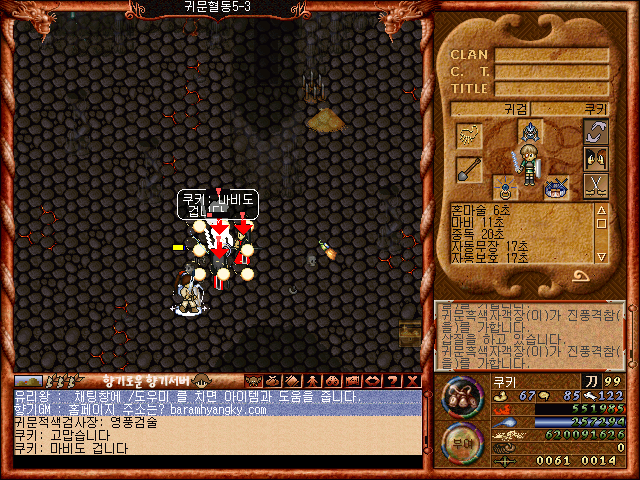
Task: Select the scorpion equipment slot
Action: [469, 134]
